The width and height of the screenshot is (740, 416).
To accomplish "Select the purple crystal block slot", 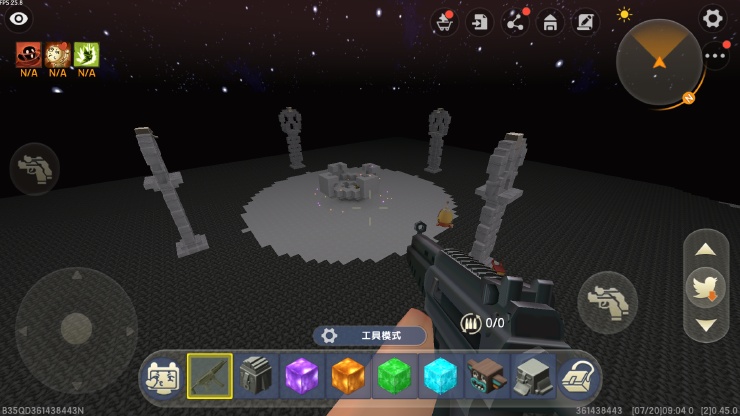I will 302,377.
